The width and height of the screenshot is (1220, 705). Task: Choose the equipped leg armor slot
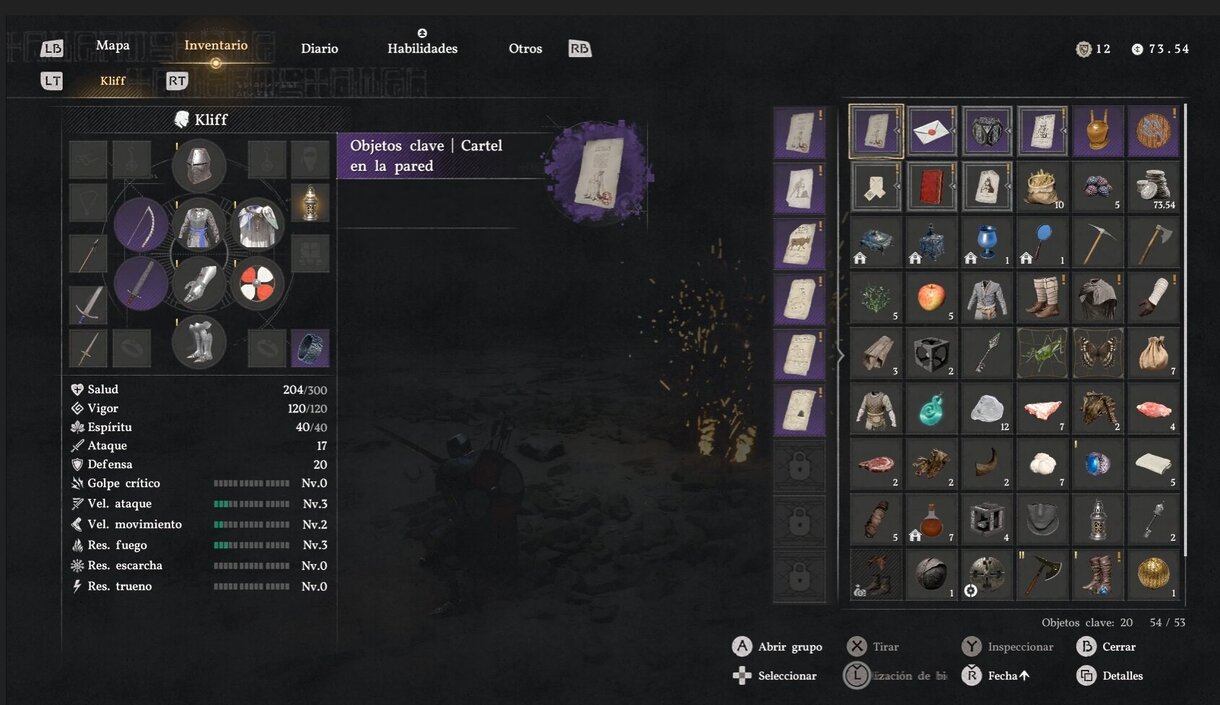tap(199, 342)
